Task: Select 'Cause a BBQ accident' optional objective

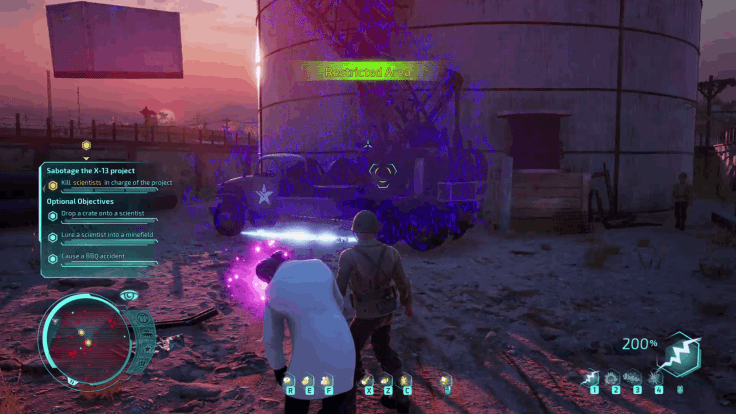Action: pos(97,258)
